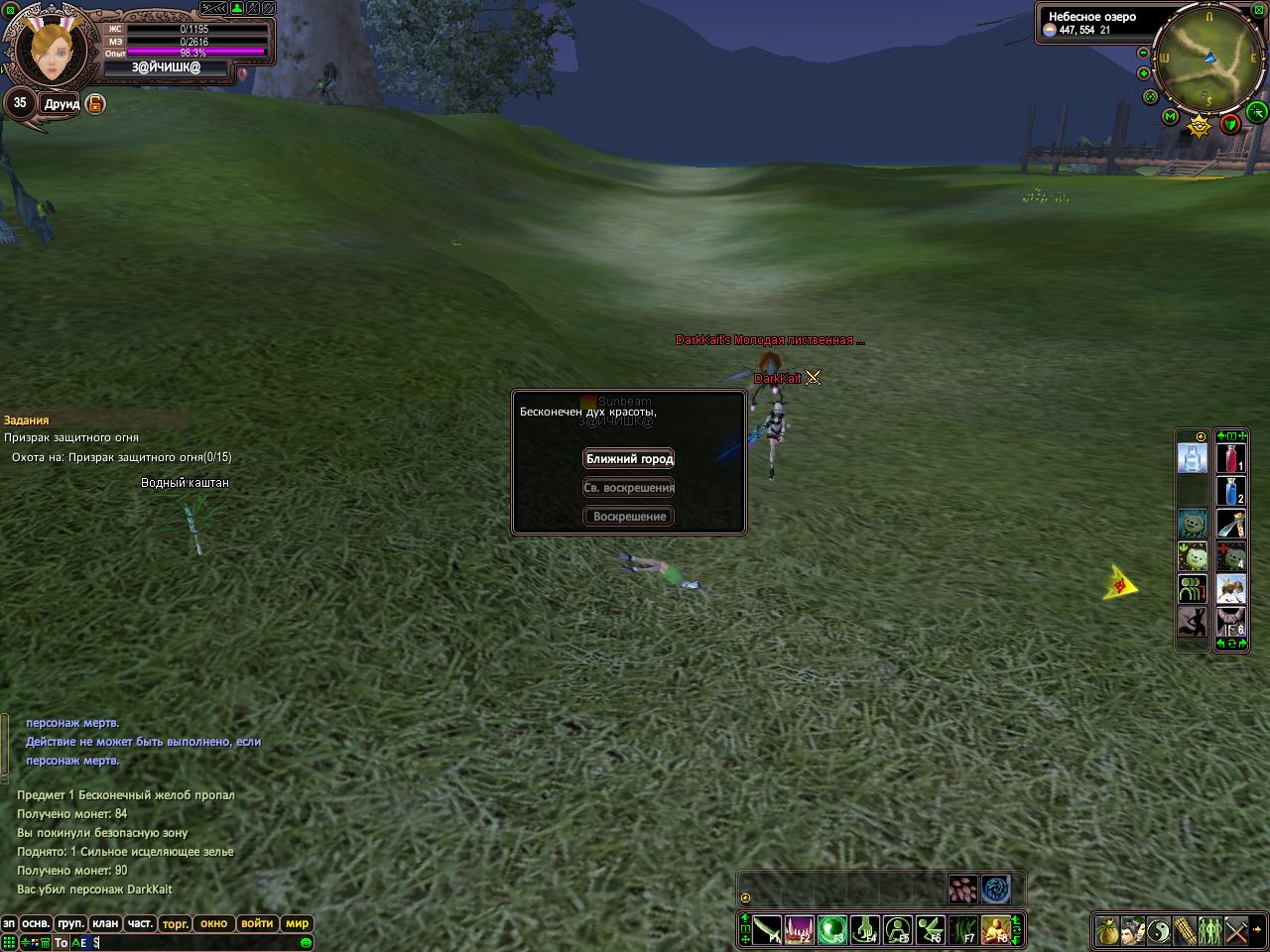1270x952 pixels.
Task: Activate the F1 green blade skill
Action: click(766, 930)
